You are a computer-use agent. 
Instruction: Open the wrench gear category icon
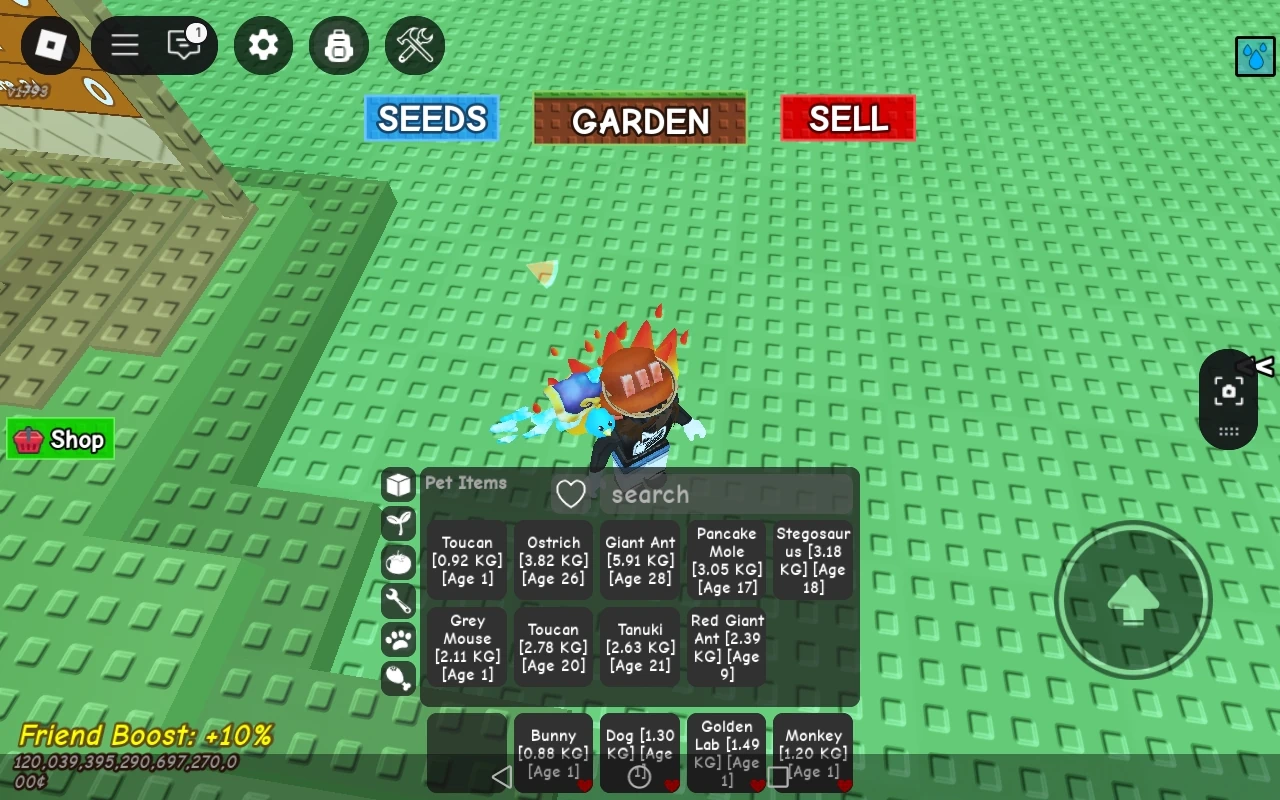pos(398,600)
